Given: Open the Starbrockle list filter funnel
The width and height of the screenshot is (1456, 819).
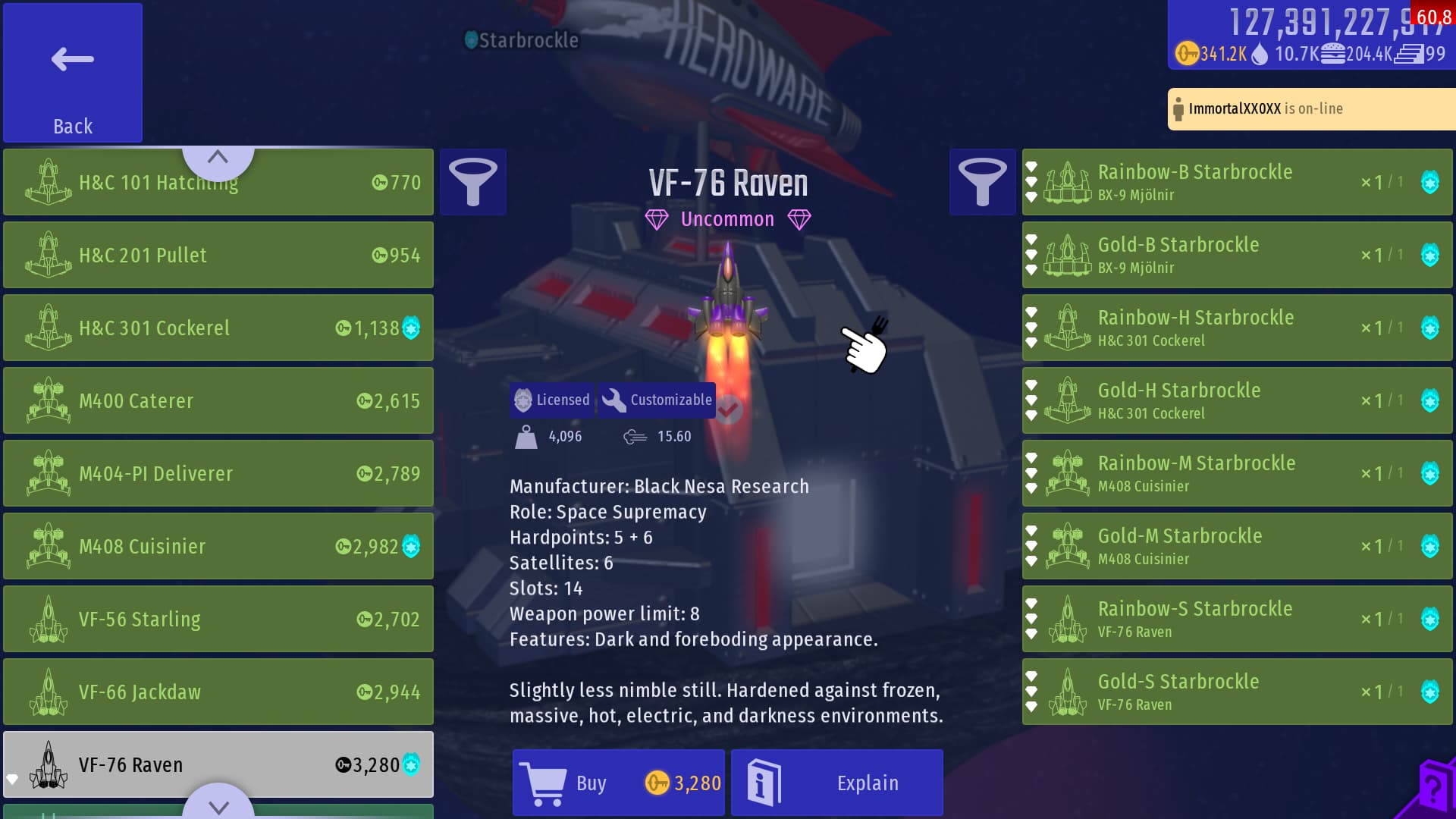Looking at the screenshot, I should tap(982, 182).
